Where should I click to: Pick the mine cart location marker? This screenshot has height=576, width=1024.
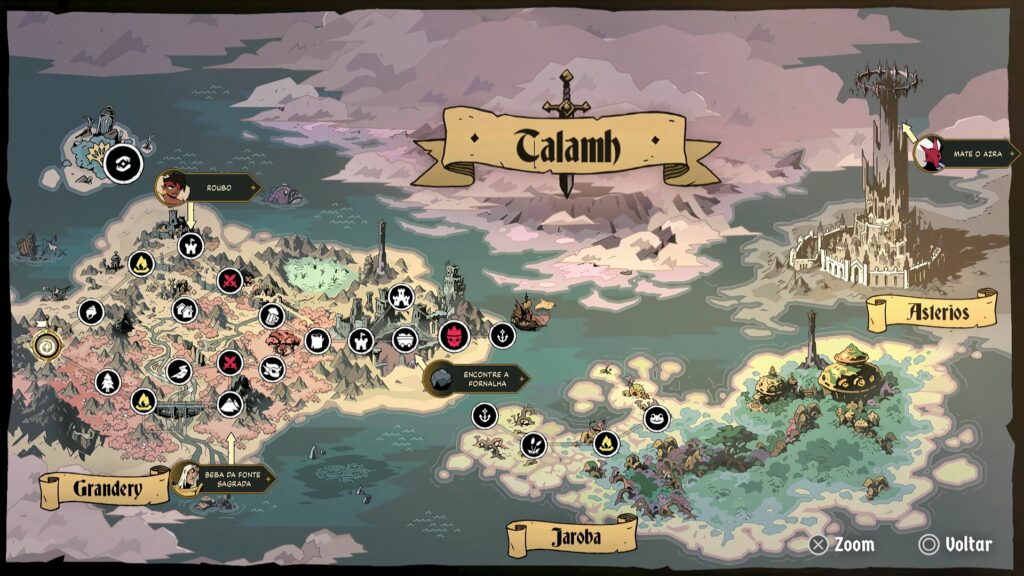pyautogui.click(x=404, y=338)
